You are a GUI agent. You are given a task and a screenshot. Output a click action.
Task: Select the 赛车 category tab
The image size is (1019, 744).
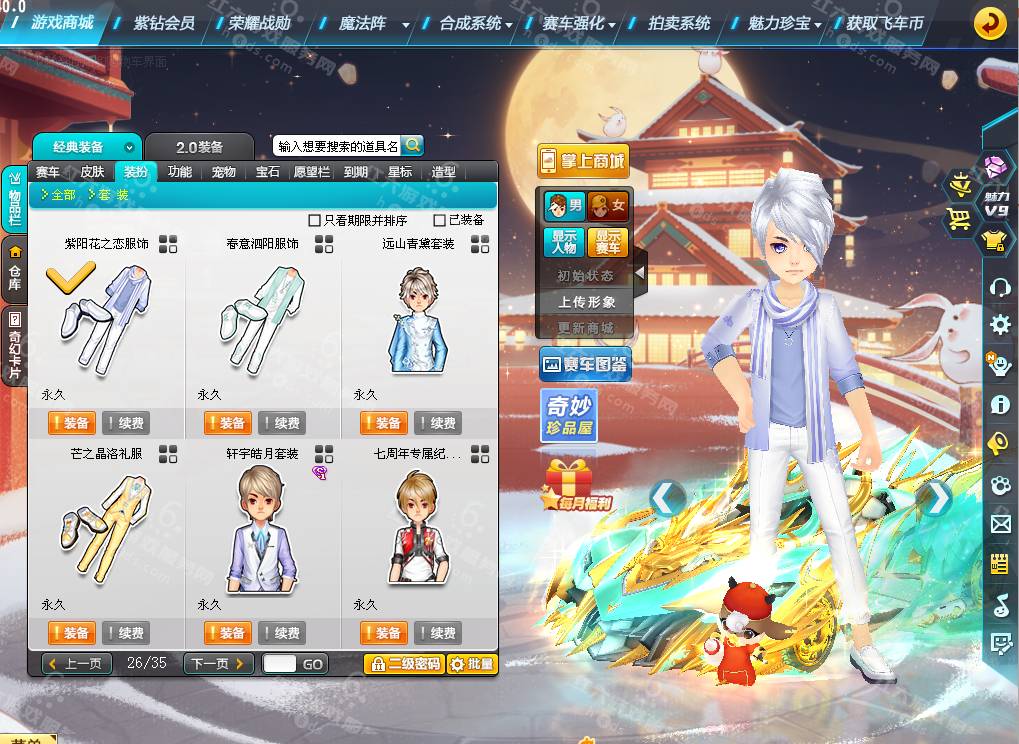pos(48,172)
